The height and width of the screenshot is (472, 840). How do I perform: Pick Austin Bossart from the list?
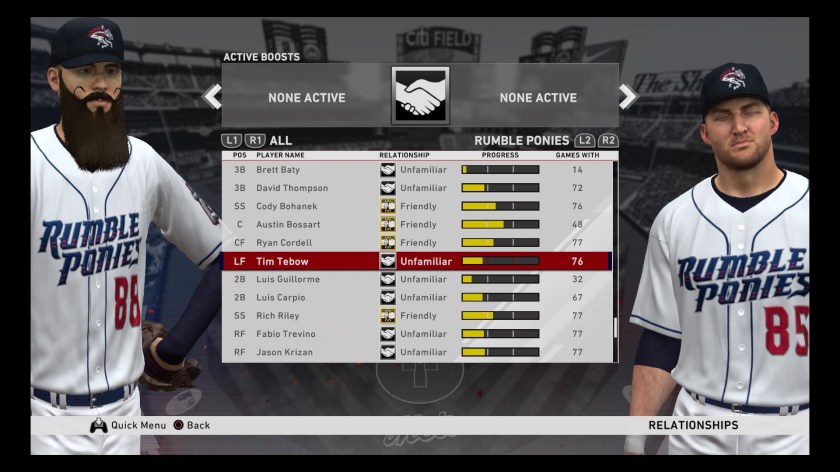(416, 225)
